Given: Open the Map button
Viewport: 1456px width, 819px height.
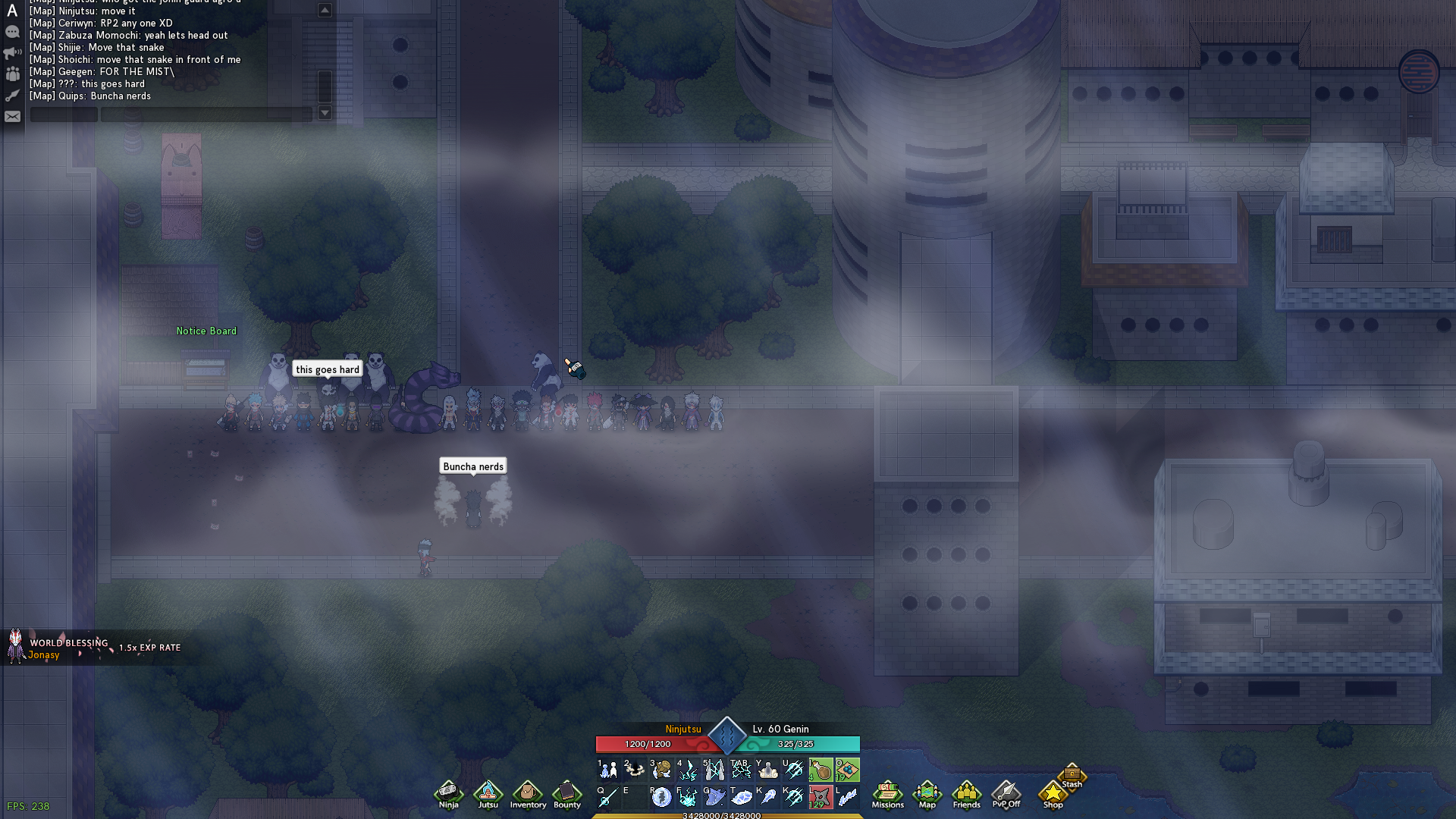Looking at the screenshot, I should point(927,794).
